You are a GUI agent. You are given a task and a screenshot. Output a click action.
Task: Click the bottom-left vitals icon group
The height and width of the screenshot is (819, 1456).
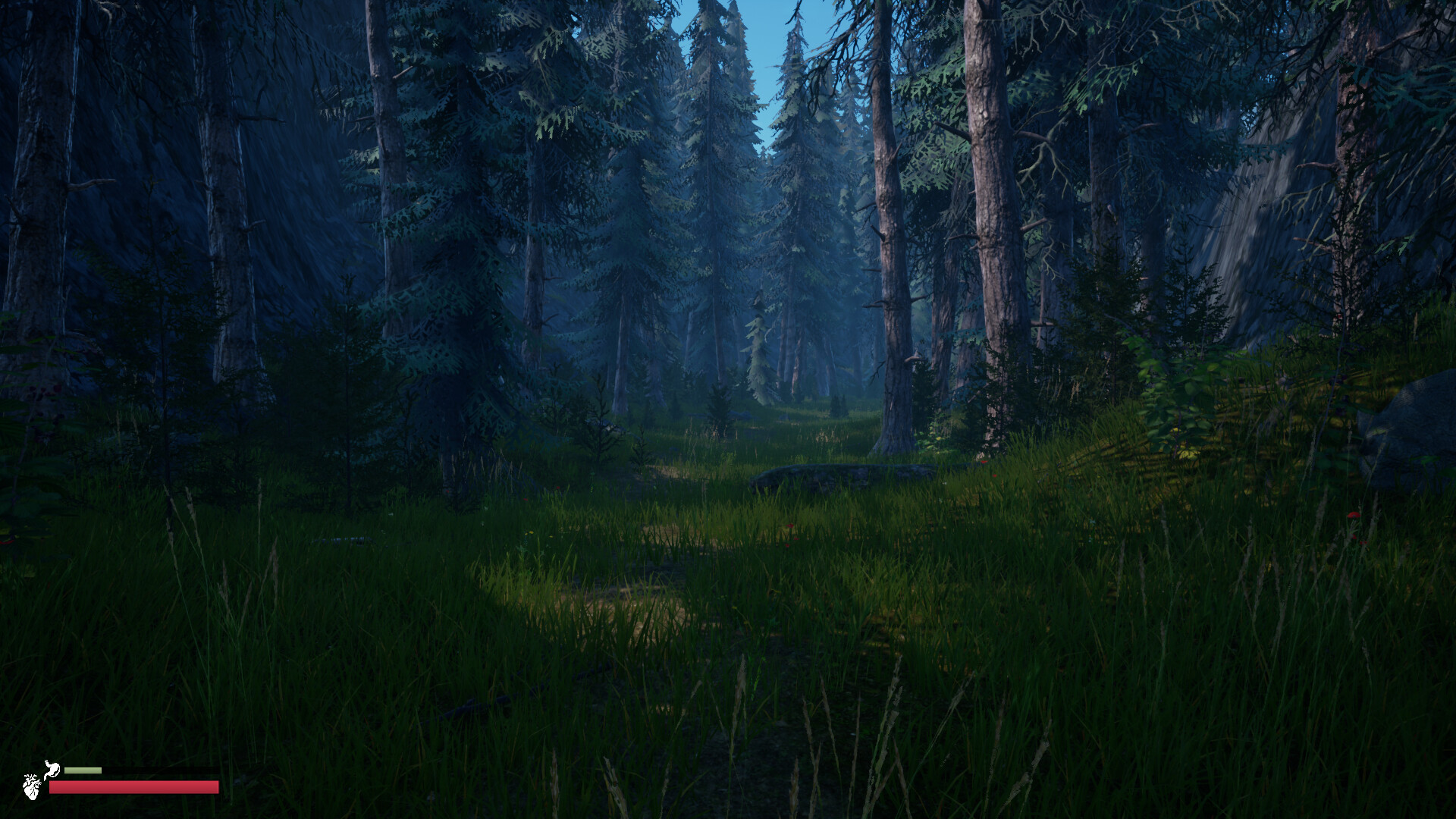click(42, 777)
